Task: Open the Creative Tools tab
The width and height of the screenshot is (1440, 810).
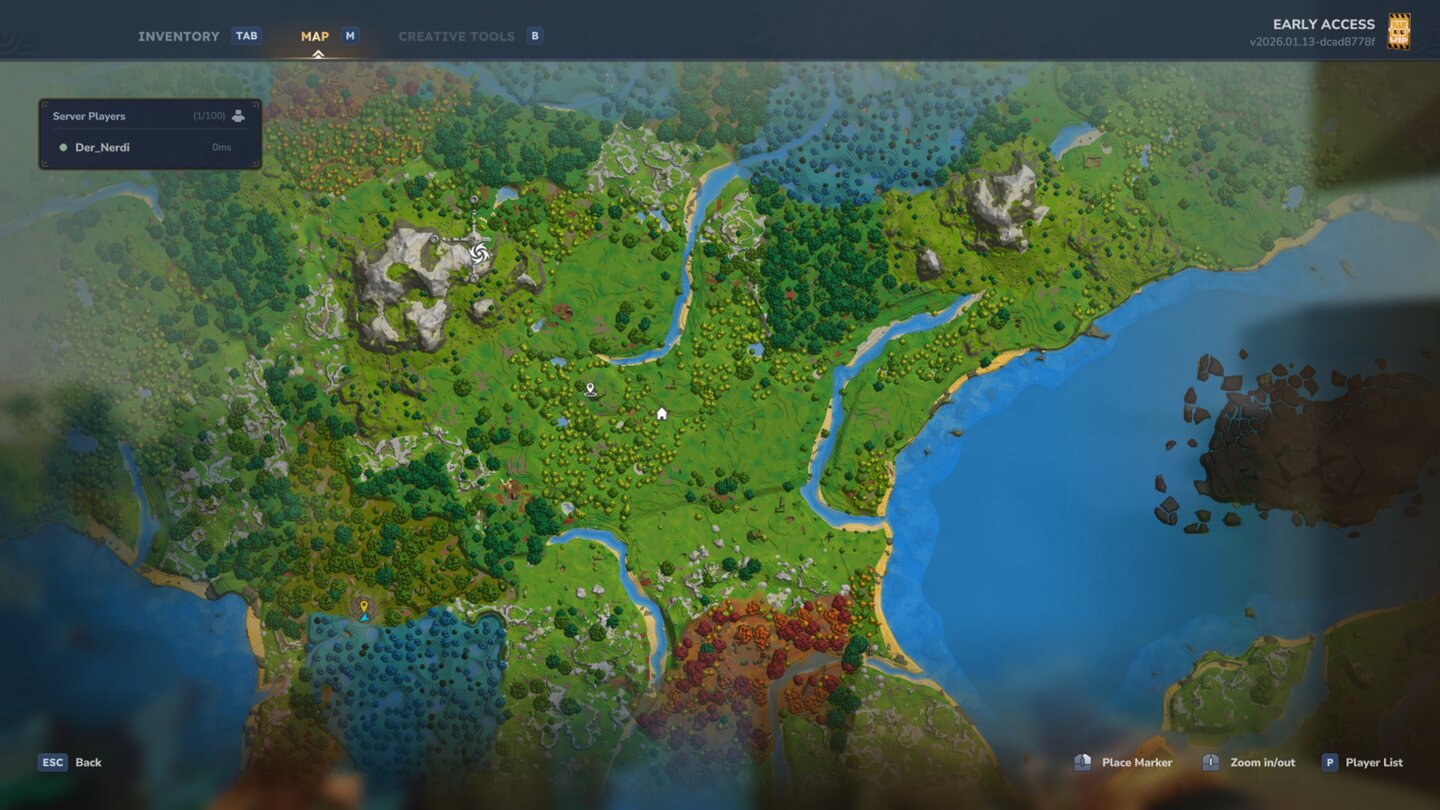Action: pyautogui.click(x=457, y=35)
